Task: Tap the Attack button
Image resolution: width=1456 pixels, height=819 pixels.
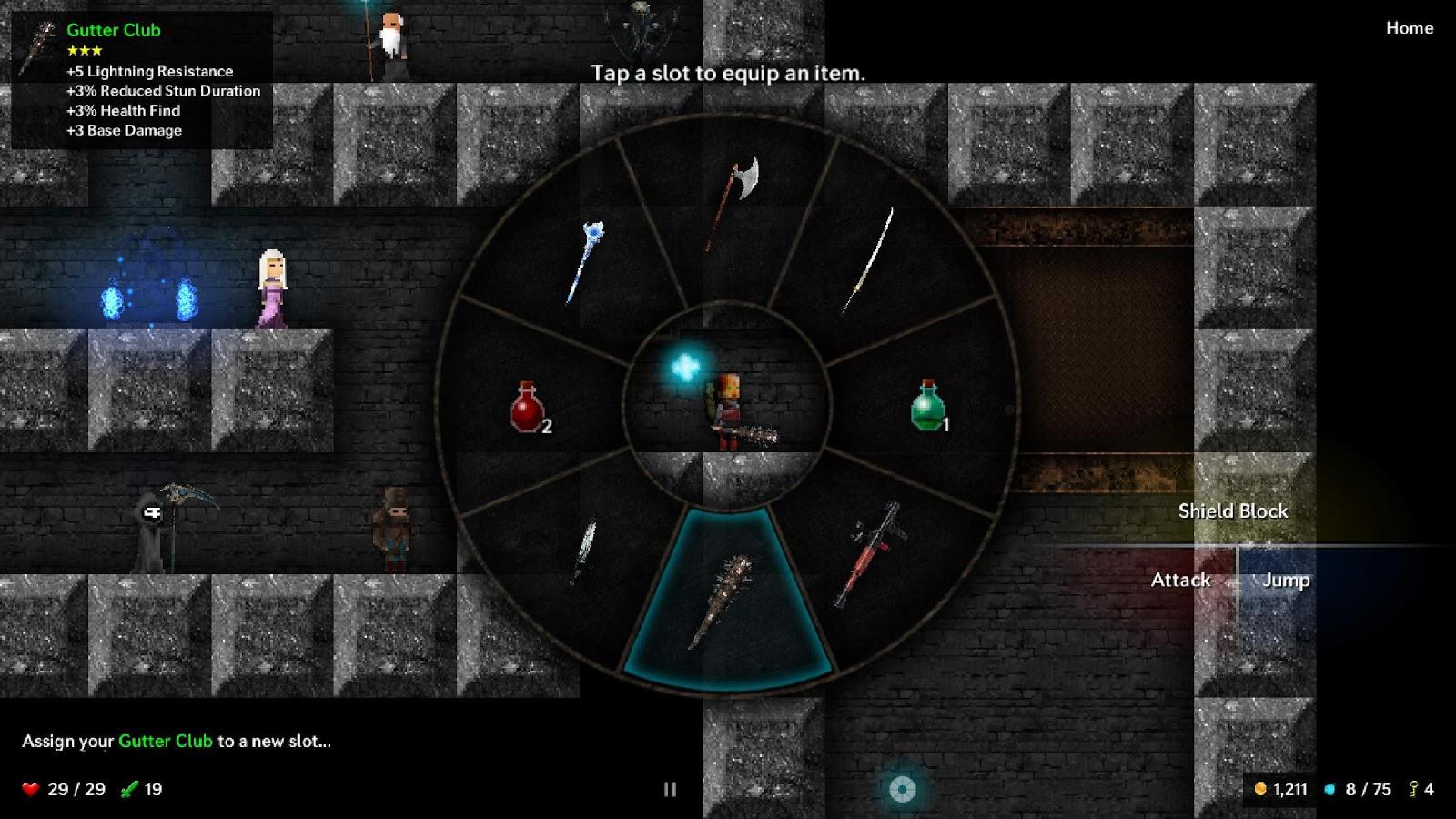Action: 1180,580
